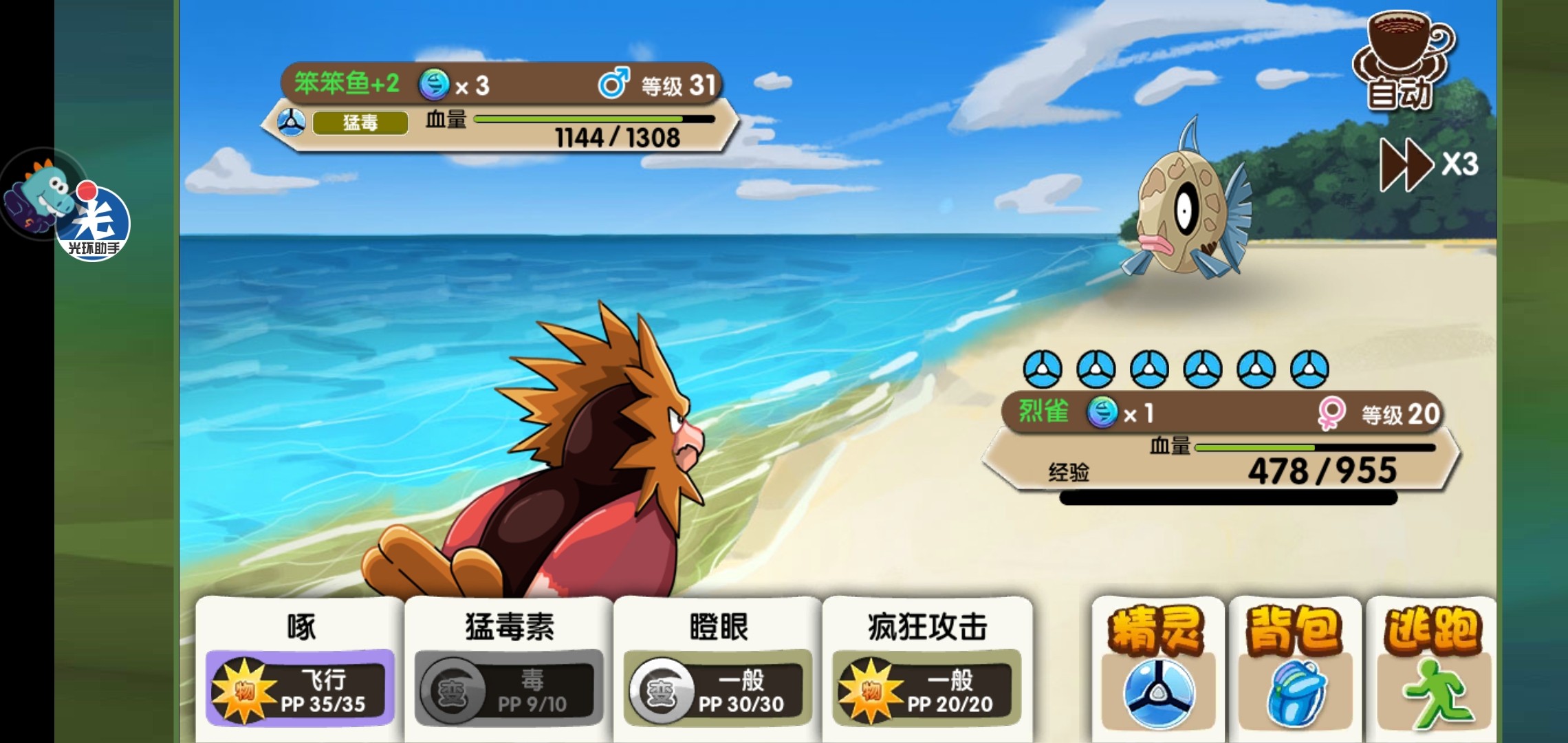This screenshot has height=743, width=1568.
Task: Change the X3 battle speed
Action: (x=1428, y=164)
